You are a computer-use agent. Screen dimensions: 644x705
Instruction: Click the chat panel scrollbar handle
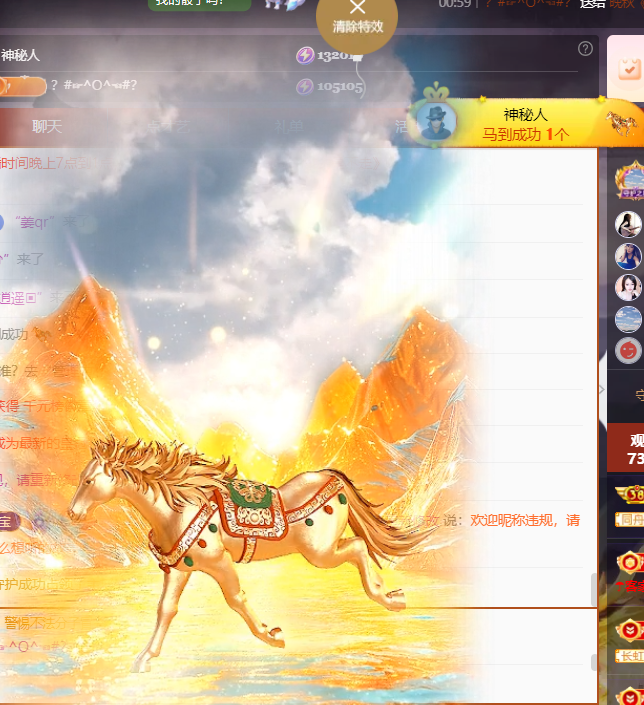594,590
